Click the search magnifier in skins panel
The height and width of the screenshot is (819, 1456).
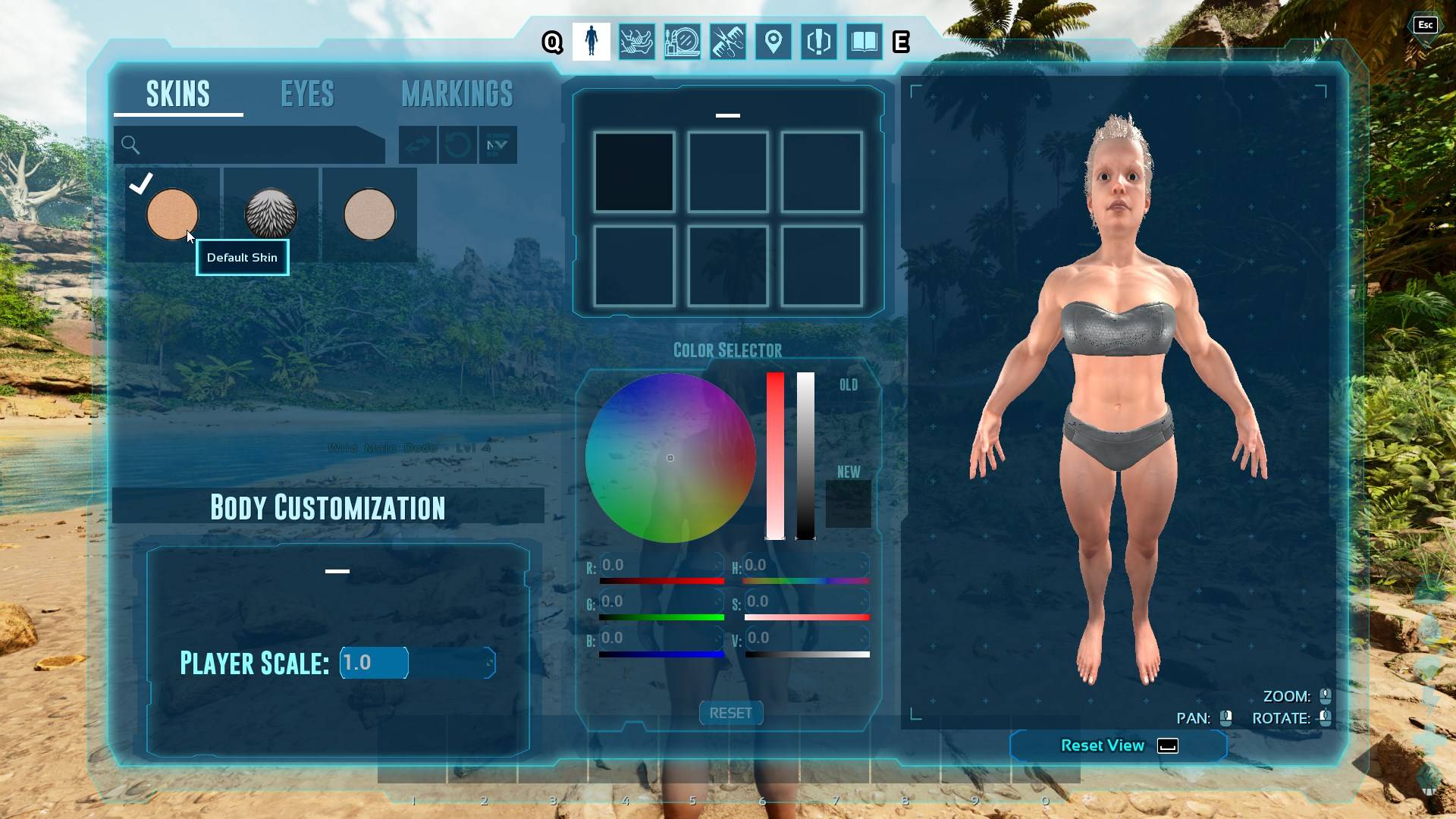[x=130, y=144]
